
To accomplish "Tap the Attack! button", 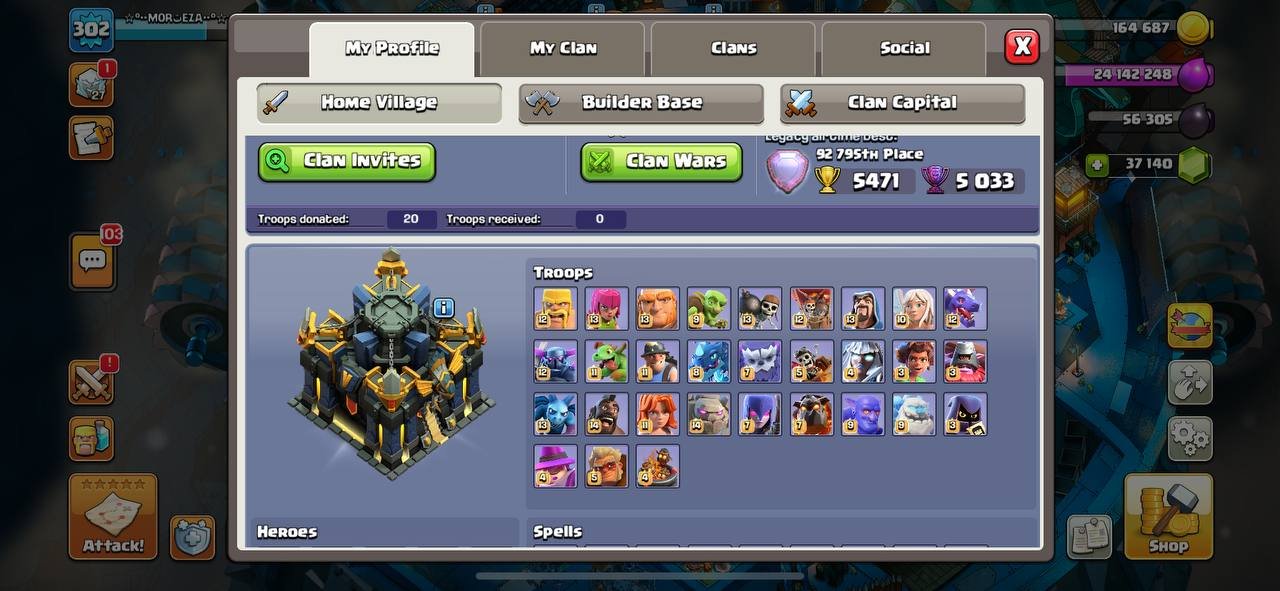I will point(113,515).
